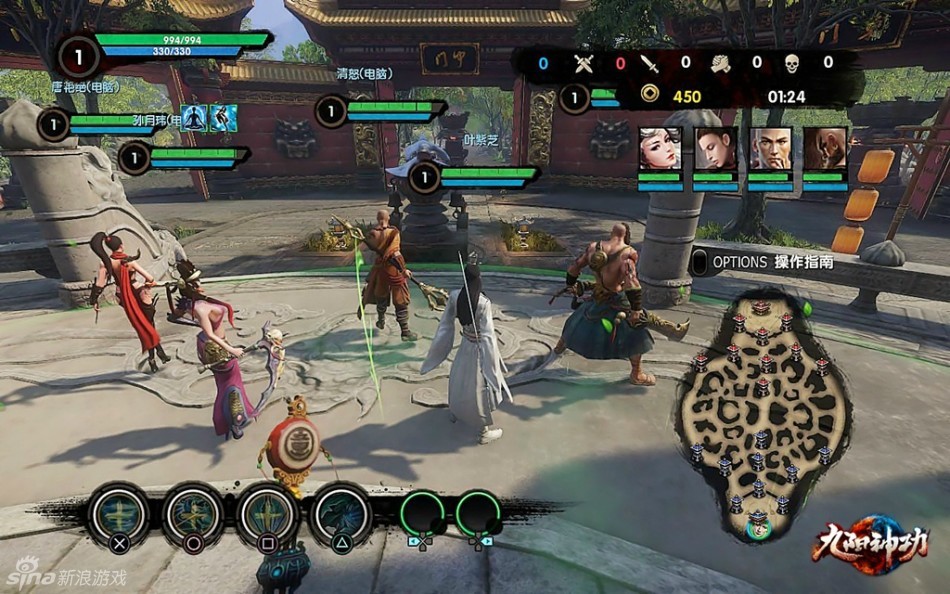Trigger the sword skill bound to Square
Image resolution: width=950 pixels, height=594 pixels.
[x=267, y=514]
